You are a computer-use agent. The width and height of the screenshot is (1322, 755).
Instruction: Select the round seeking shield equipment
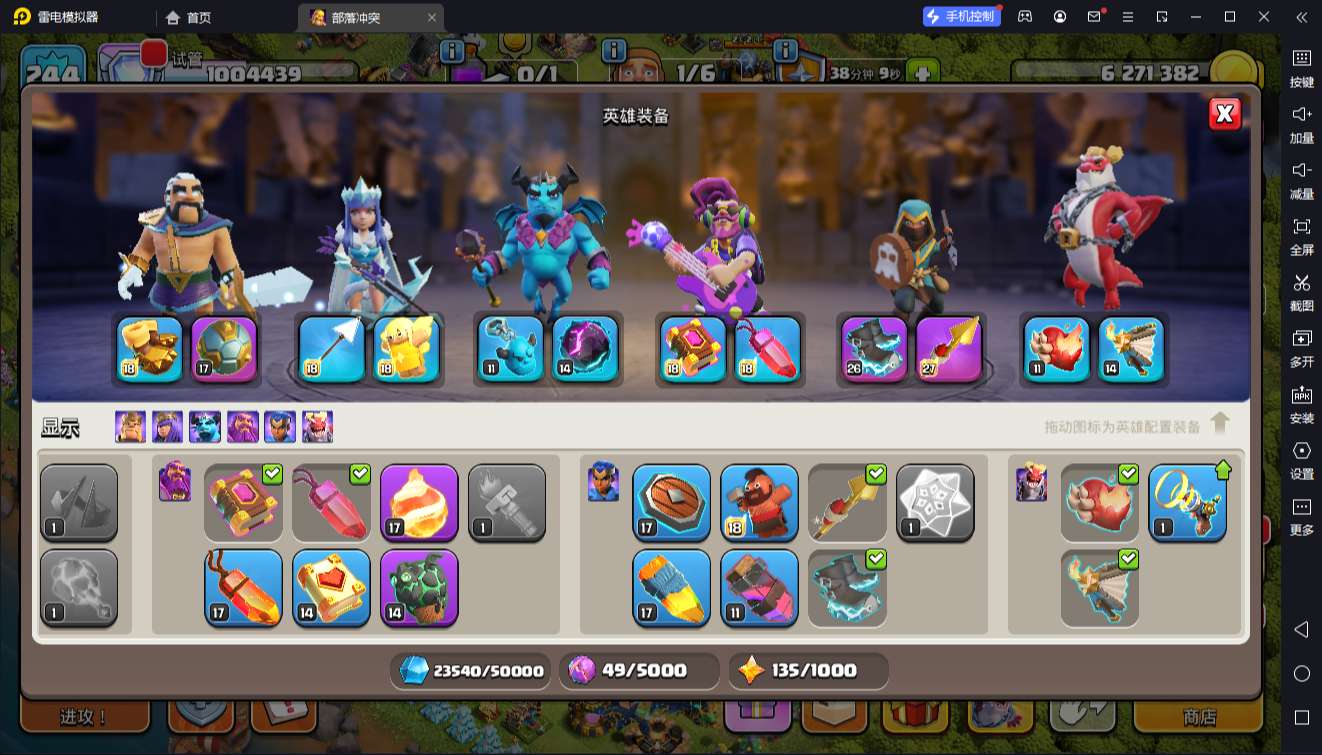pyautogui.click(x=671, y=503)
